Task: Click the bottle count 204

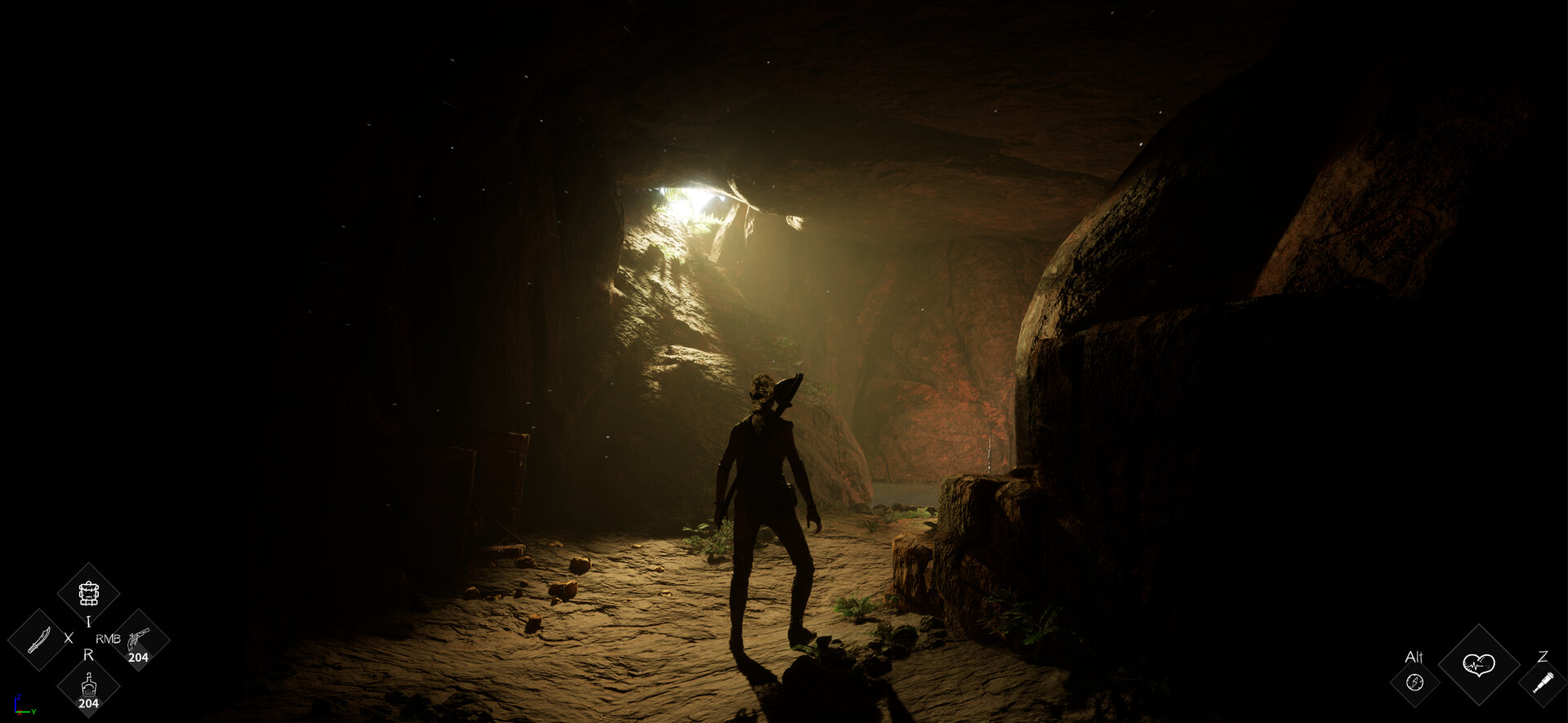Action: (89, 703)
